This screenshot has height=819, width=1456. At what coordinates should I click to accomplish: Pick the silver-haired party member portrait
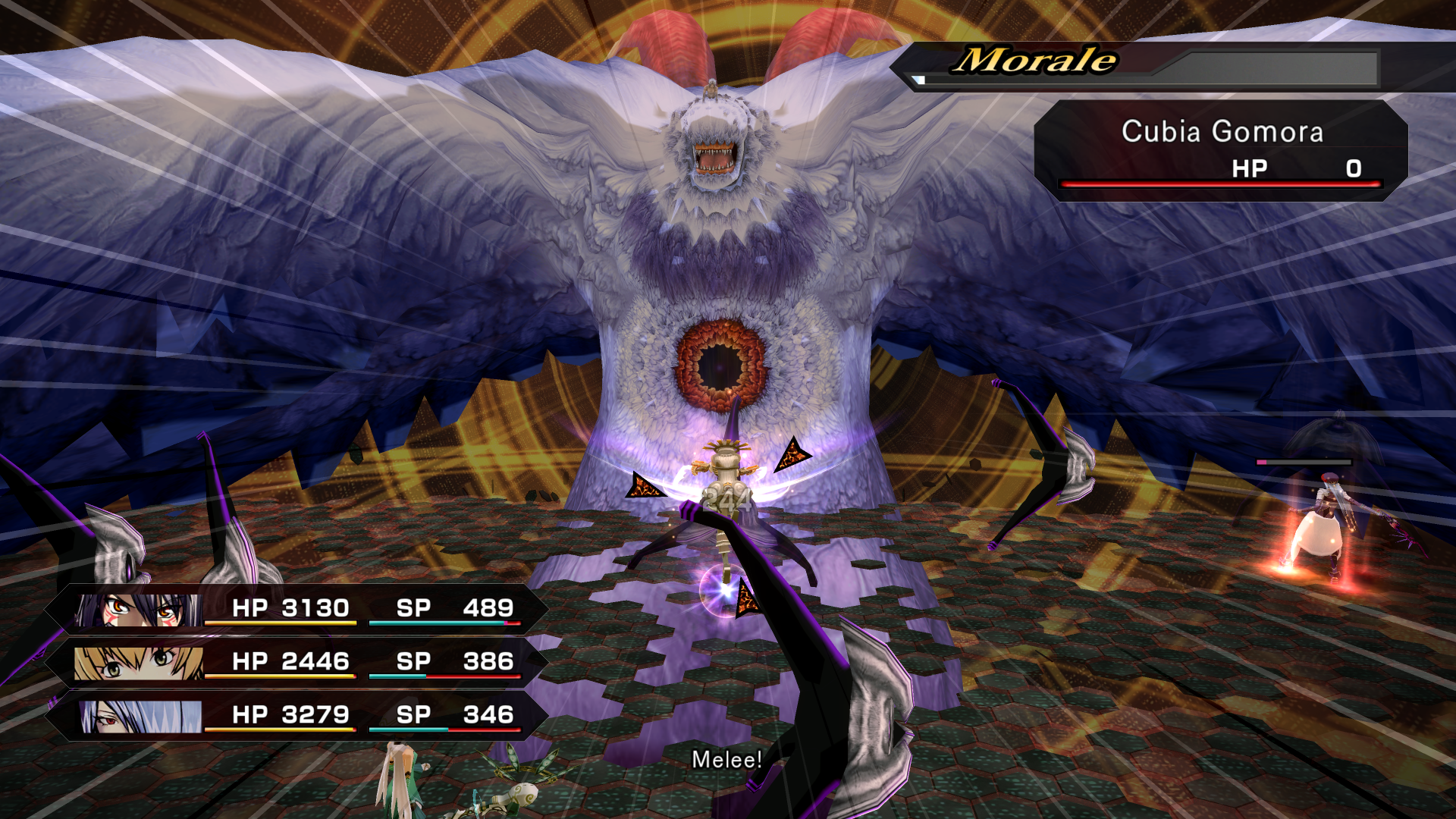(x=141, y=717)
